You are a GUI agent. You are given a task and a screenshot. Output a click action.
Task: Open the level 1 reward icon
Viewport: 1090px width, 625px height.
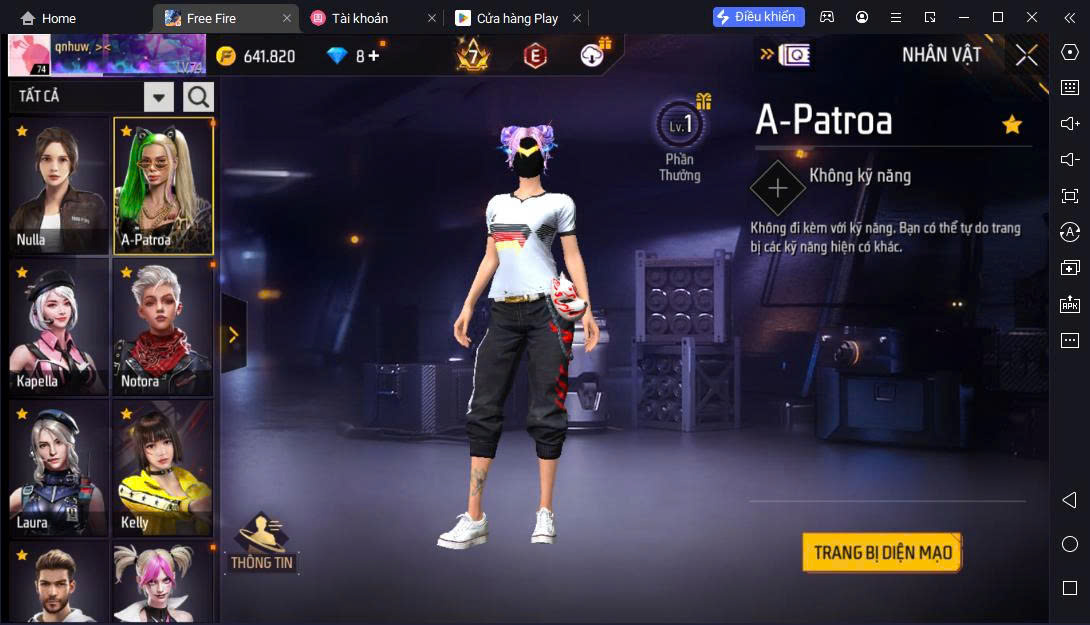pyautogui.click(x=680, y=127)
